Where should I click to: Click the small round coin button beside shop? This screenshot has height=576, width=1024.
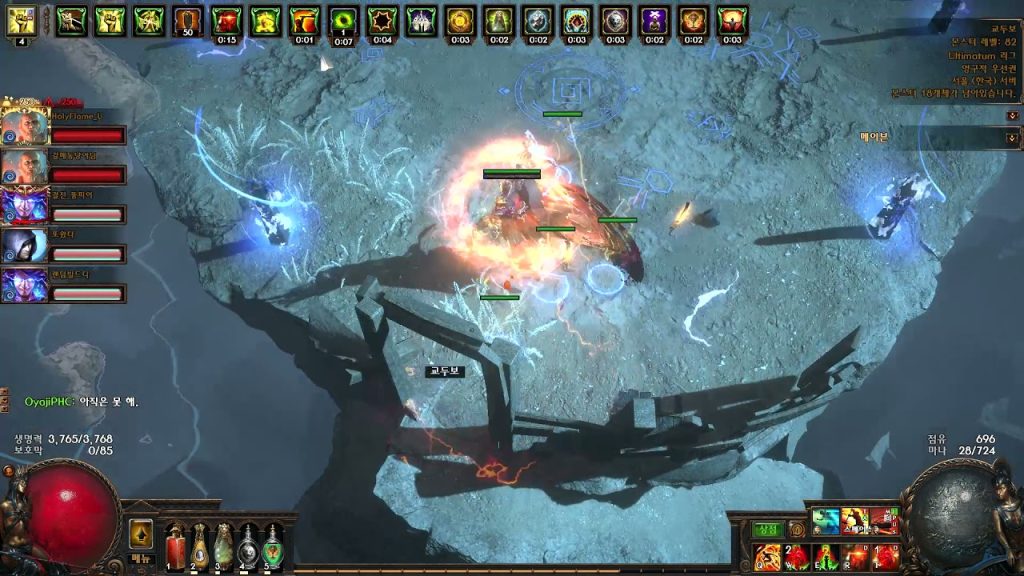(797, 529)
